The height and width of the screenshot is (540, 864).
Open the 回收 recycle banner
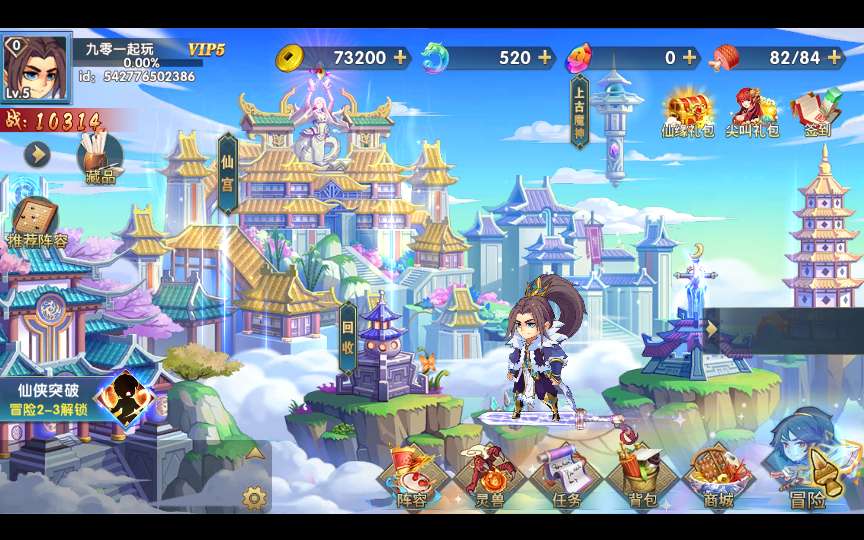(348, 338)
